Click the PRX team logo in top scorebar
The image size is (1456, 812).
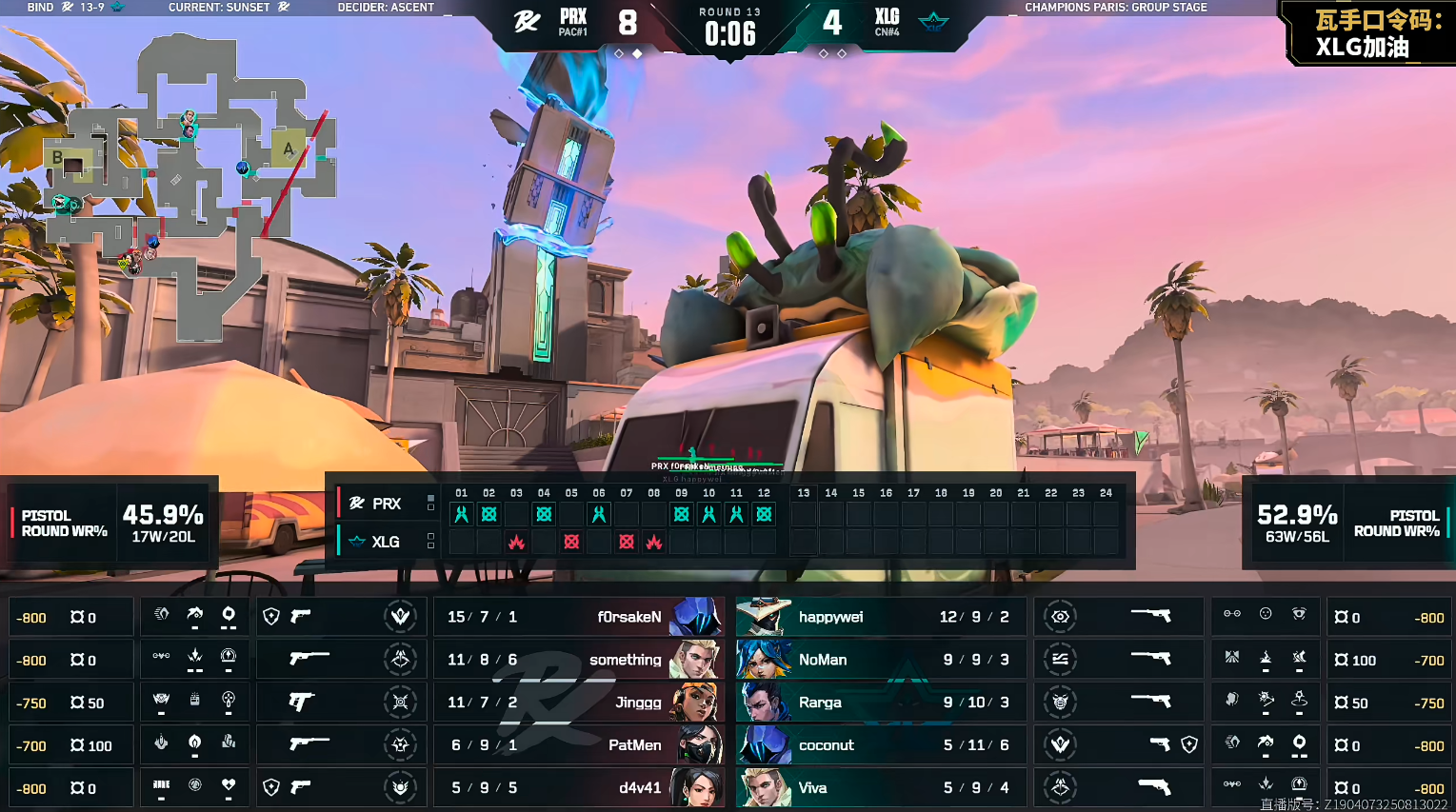pos(527,22)
